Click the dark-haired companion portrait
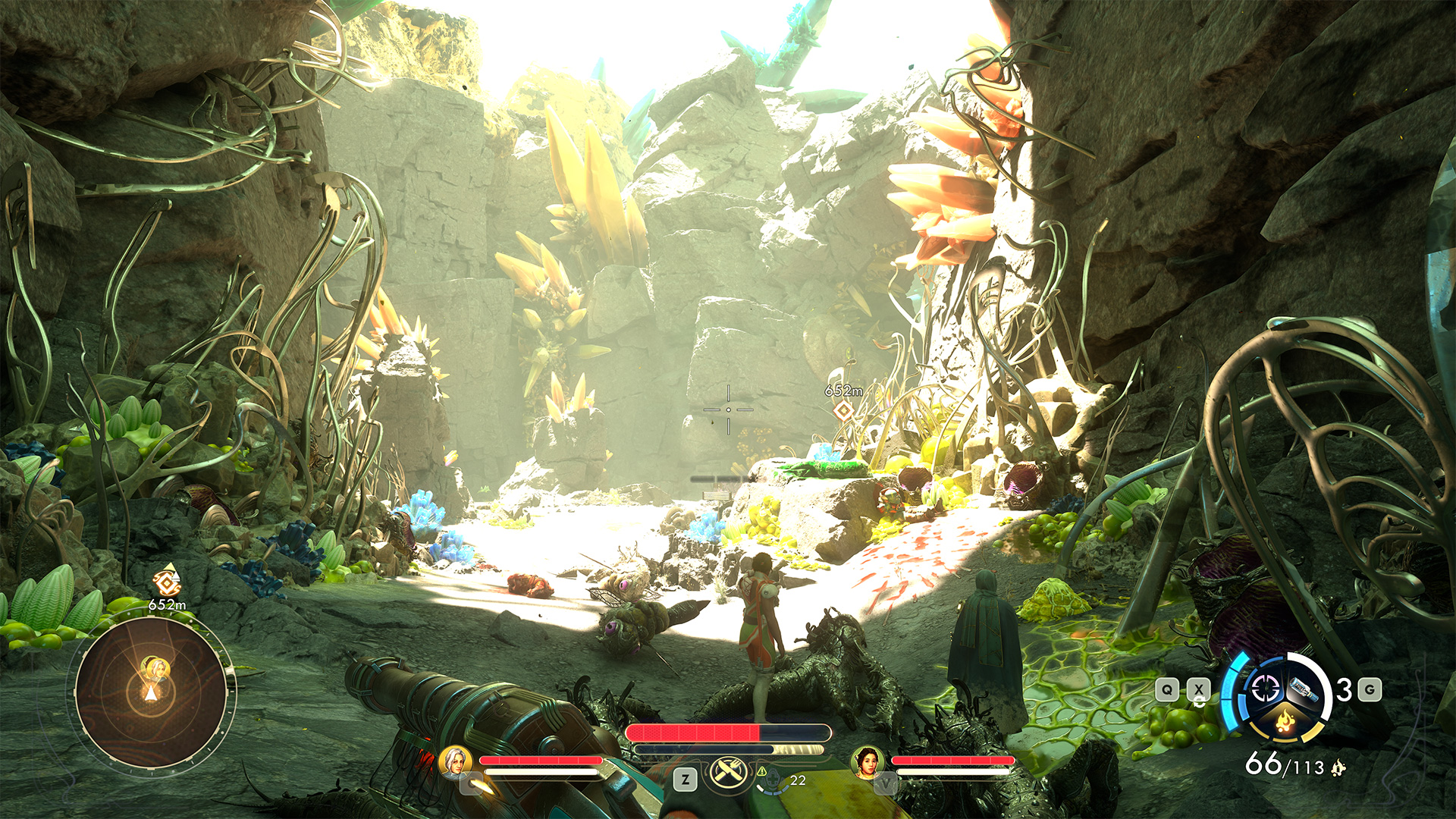 click(x=867, y=762)
